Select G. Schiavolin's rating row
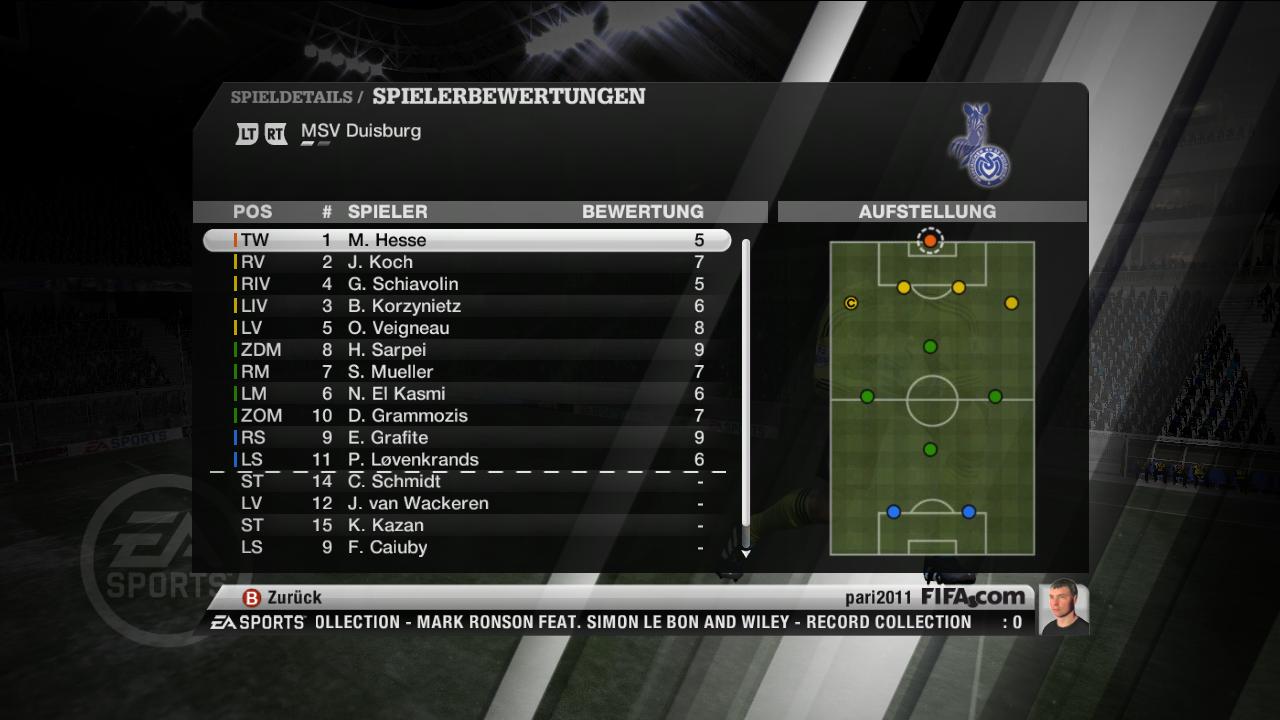This screenshot has width=1280, height=720. click(x=466, y=284)
